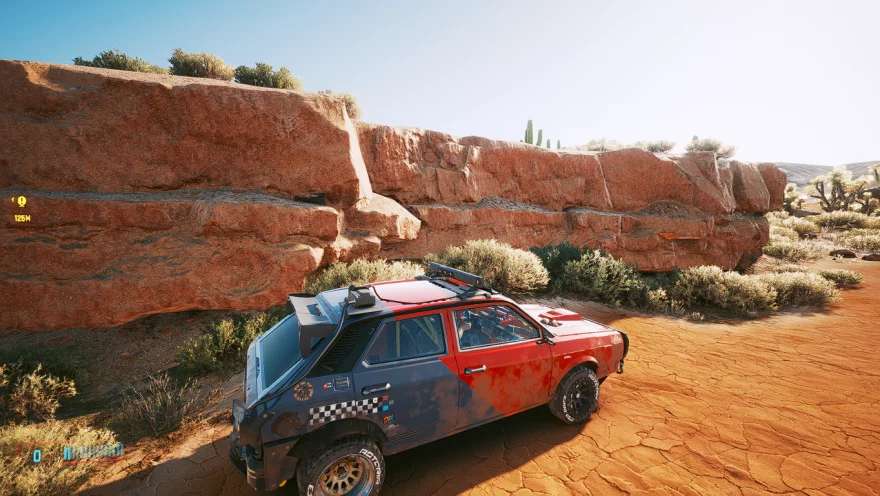Click the yellow quest objective marker
Screen dimensions: 880x496
21,202
